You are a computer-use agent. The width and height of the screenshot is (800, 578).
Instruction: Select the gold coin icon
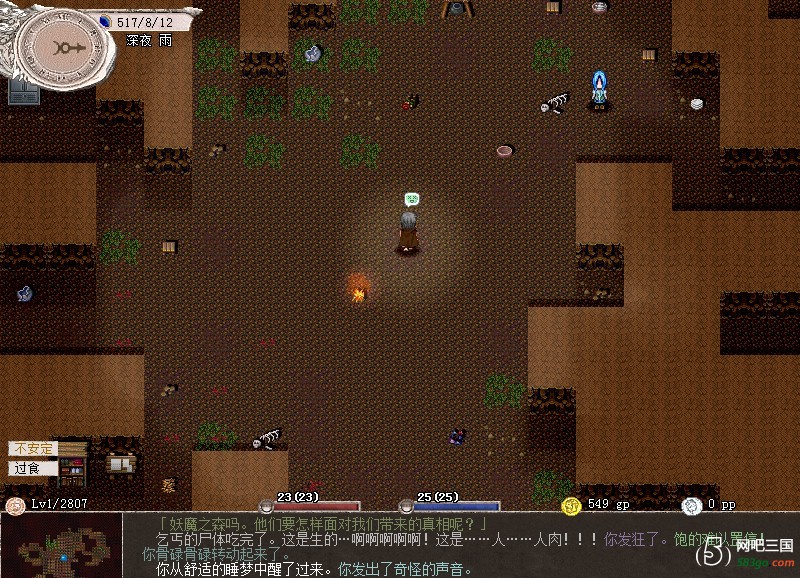click(571, 504)
